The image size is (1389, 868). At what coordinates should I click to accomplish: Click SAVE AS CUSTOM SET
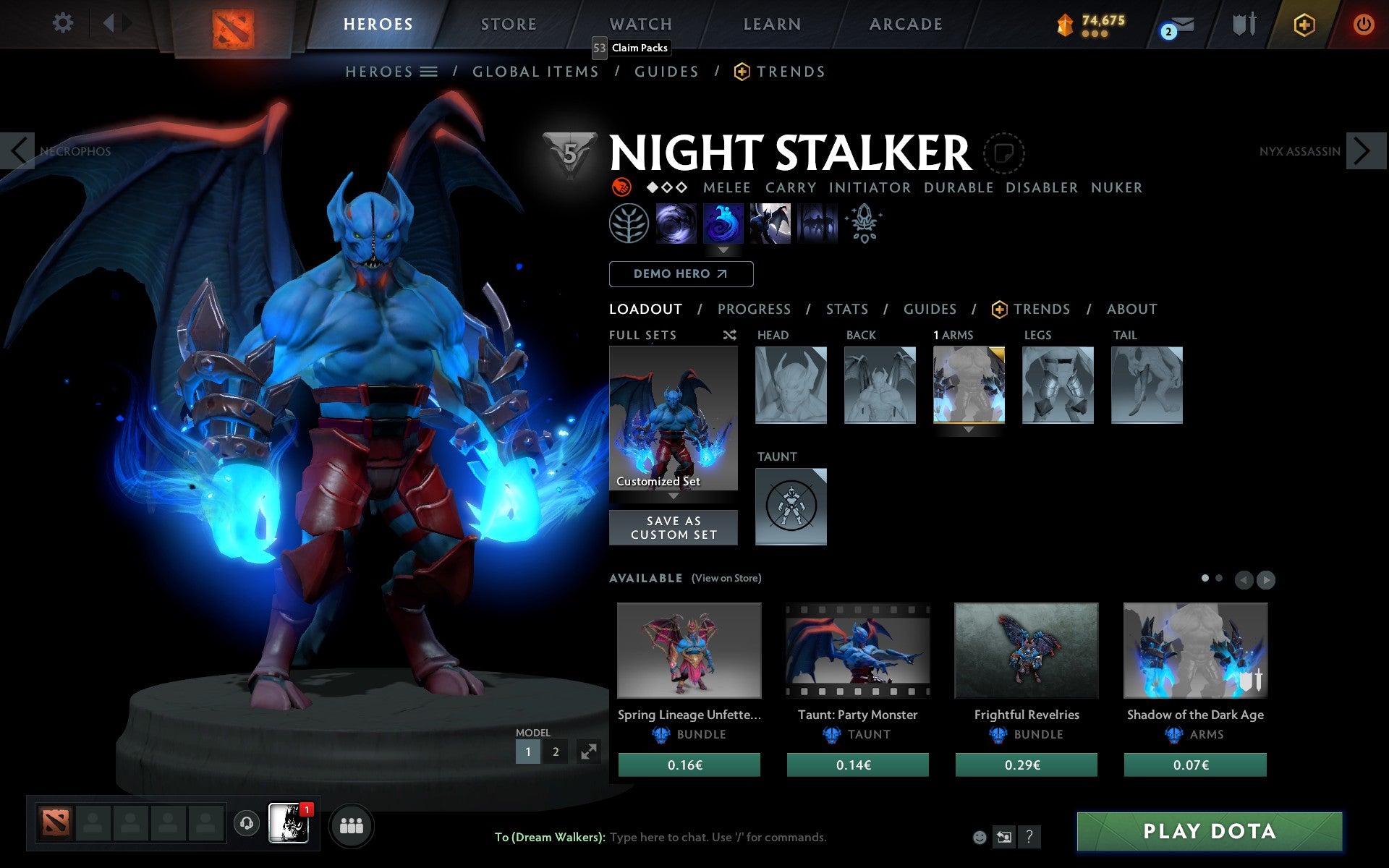(674, 527)
